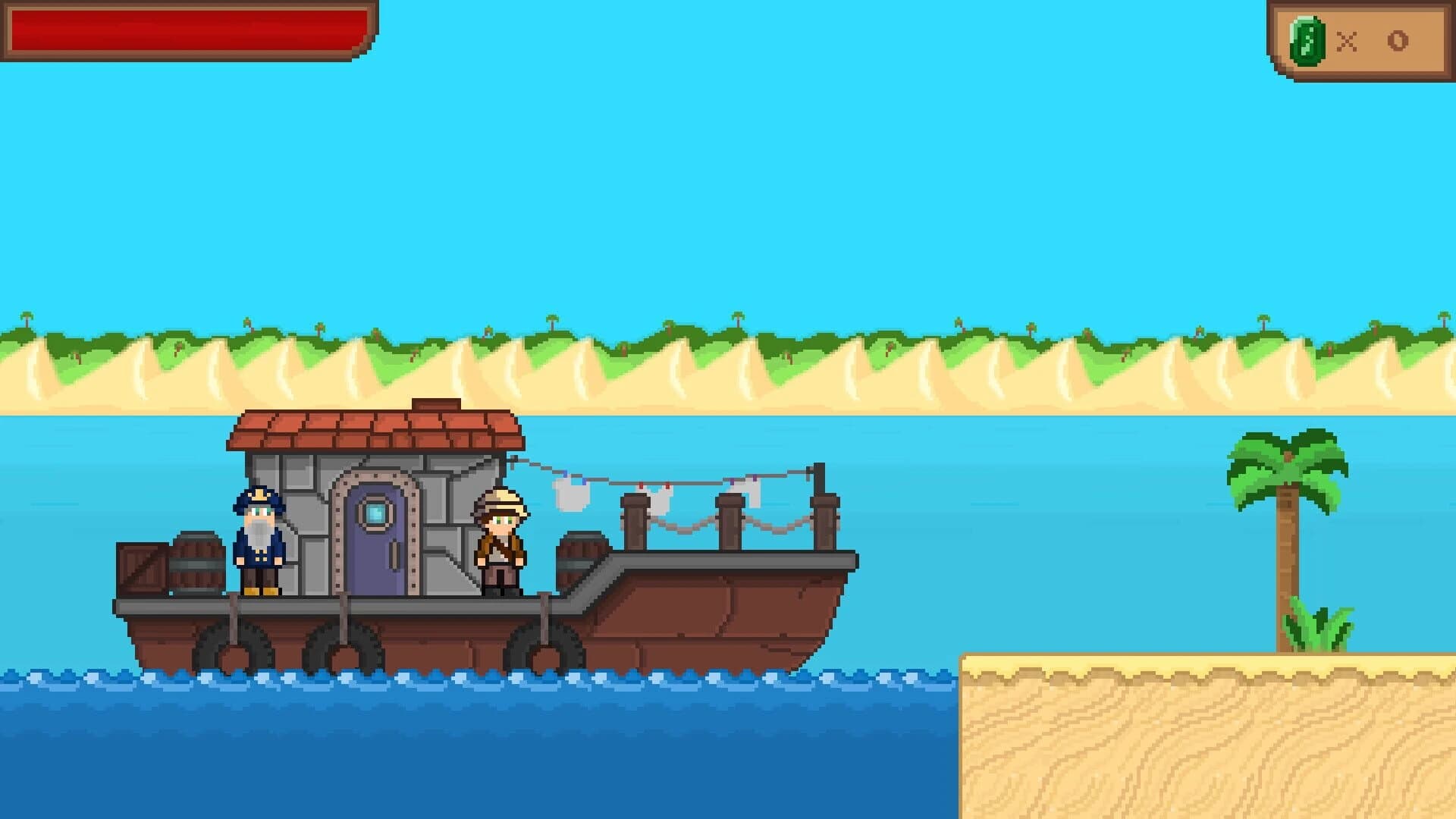Click the wooden crate behind the barrel
Screen dimensions: 1456x819
click(142, 567)
